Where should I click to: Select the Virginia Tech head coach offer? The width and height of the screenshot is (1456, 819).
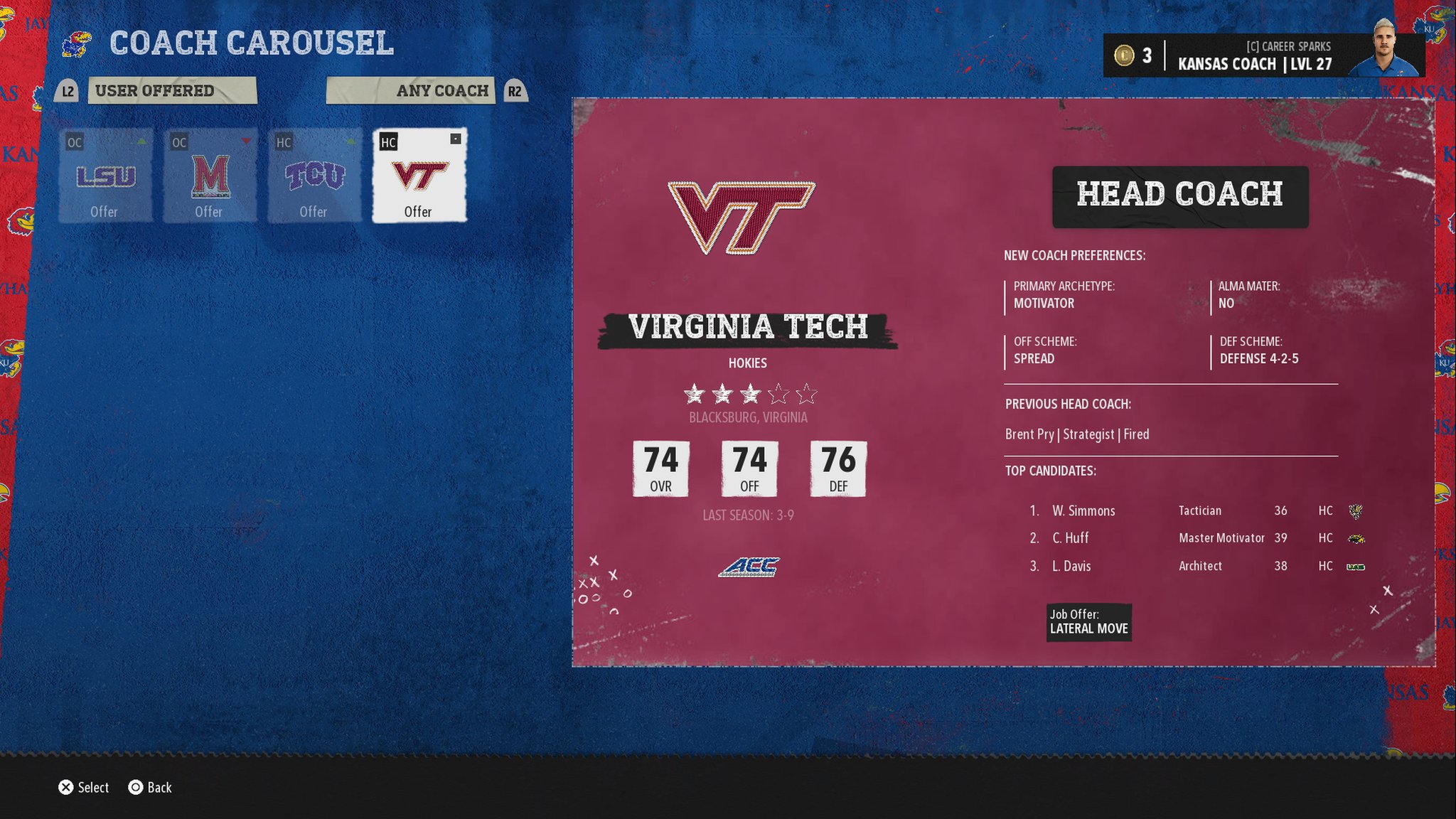click(x=419, y=176)
